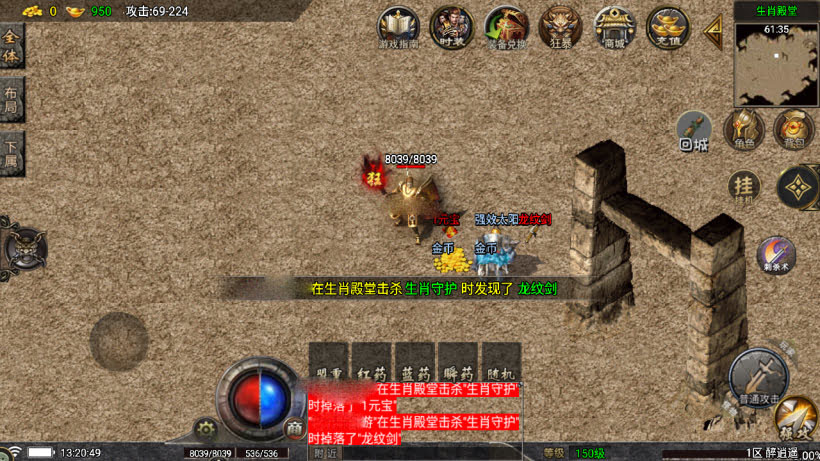The height and width of the screenshot is (461, 820).
Task: Cast the 刺杀术 skill
Action: coord(775,255)
